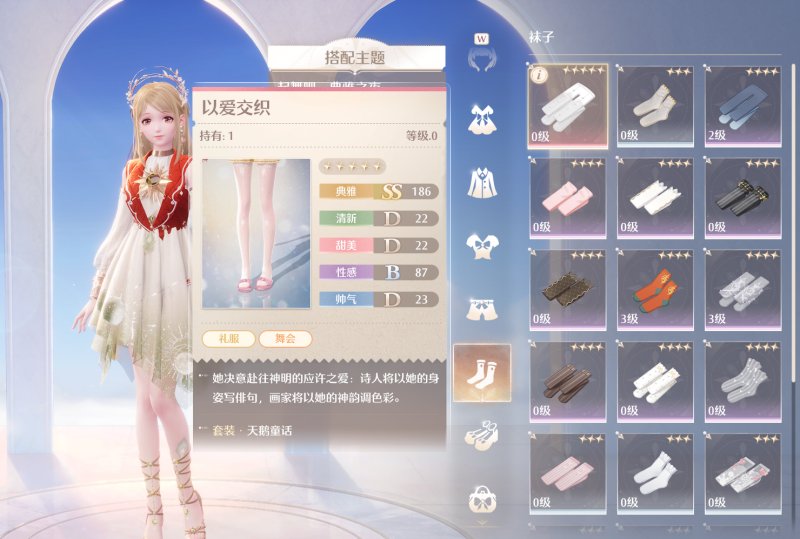Open the tops category tab
This screenshot has width=800, height=539.
[x=481, y=246]
